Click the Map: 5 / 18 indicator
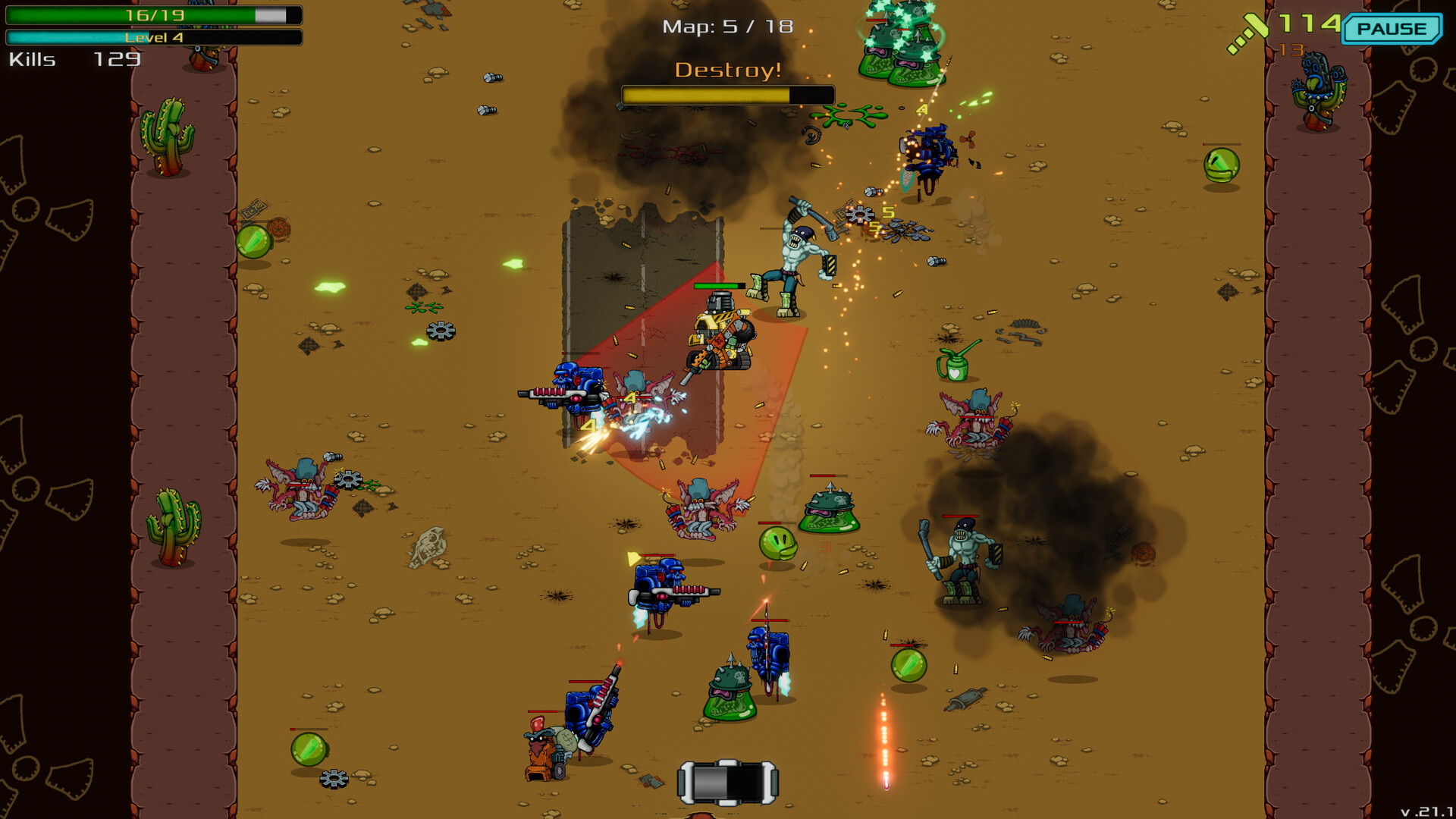The width and height of the screenshot is (1456, 819). 726,25
